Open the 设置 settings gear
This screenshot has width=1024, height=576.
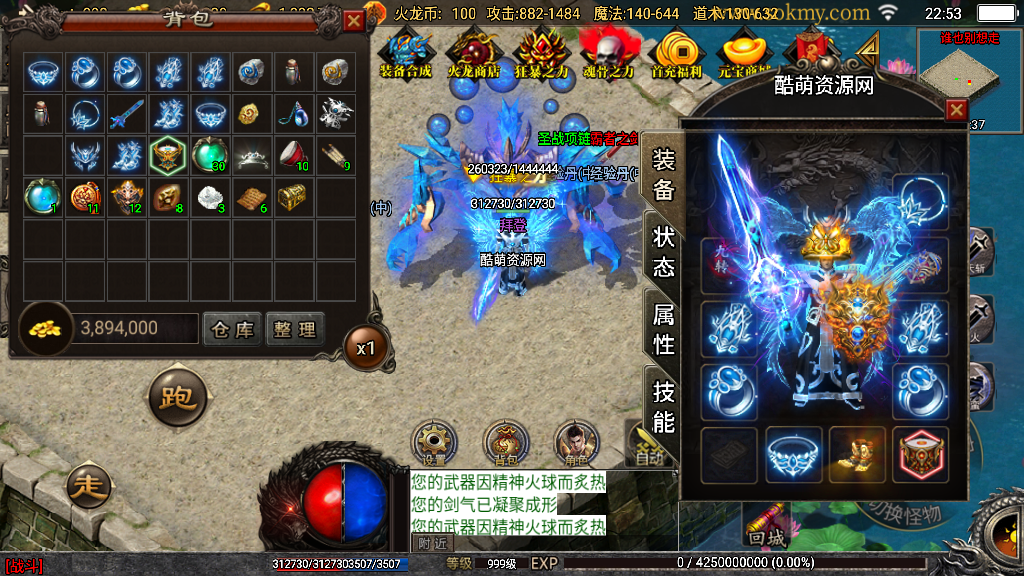(435, 441)
